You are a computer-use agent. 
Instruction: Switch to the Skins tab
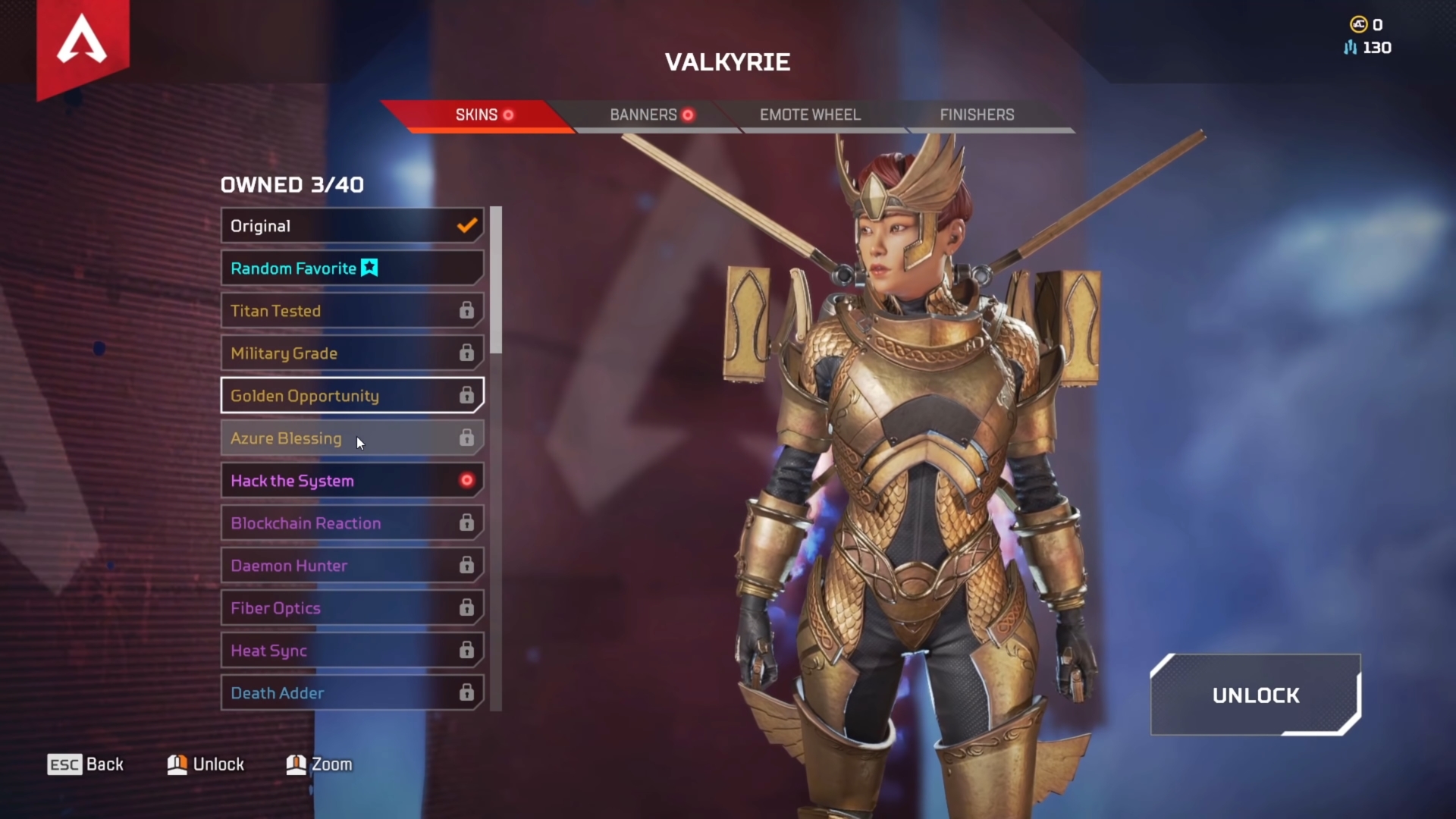476,115
